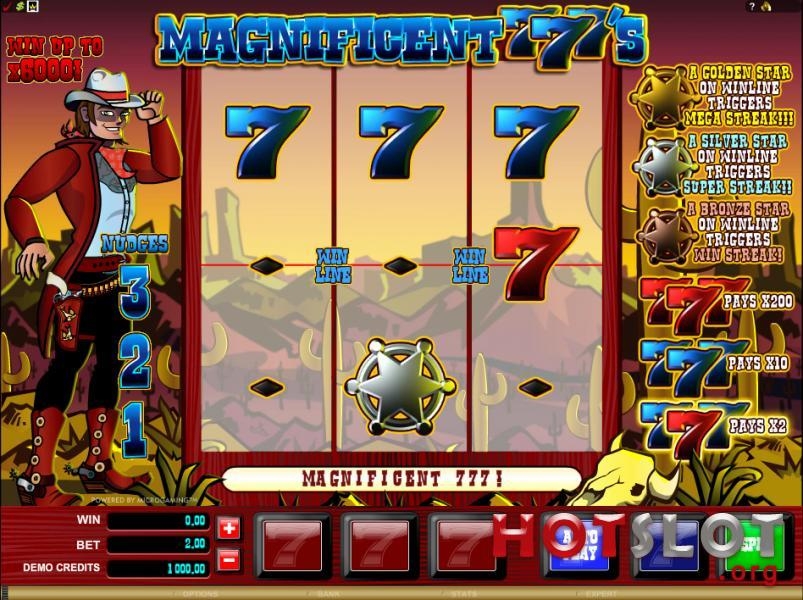Increase the bet with the plus button
Image resolution: width=803 pixels, height=600 pixels.
coord(229,528)
